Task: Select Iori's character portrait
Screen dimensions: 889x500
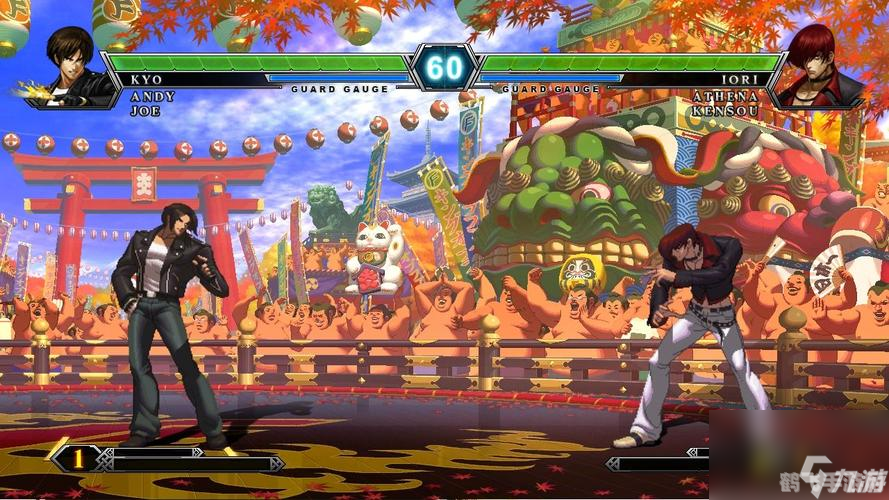Action: 821,66
